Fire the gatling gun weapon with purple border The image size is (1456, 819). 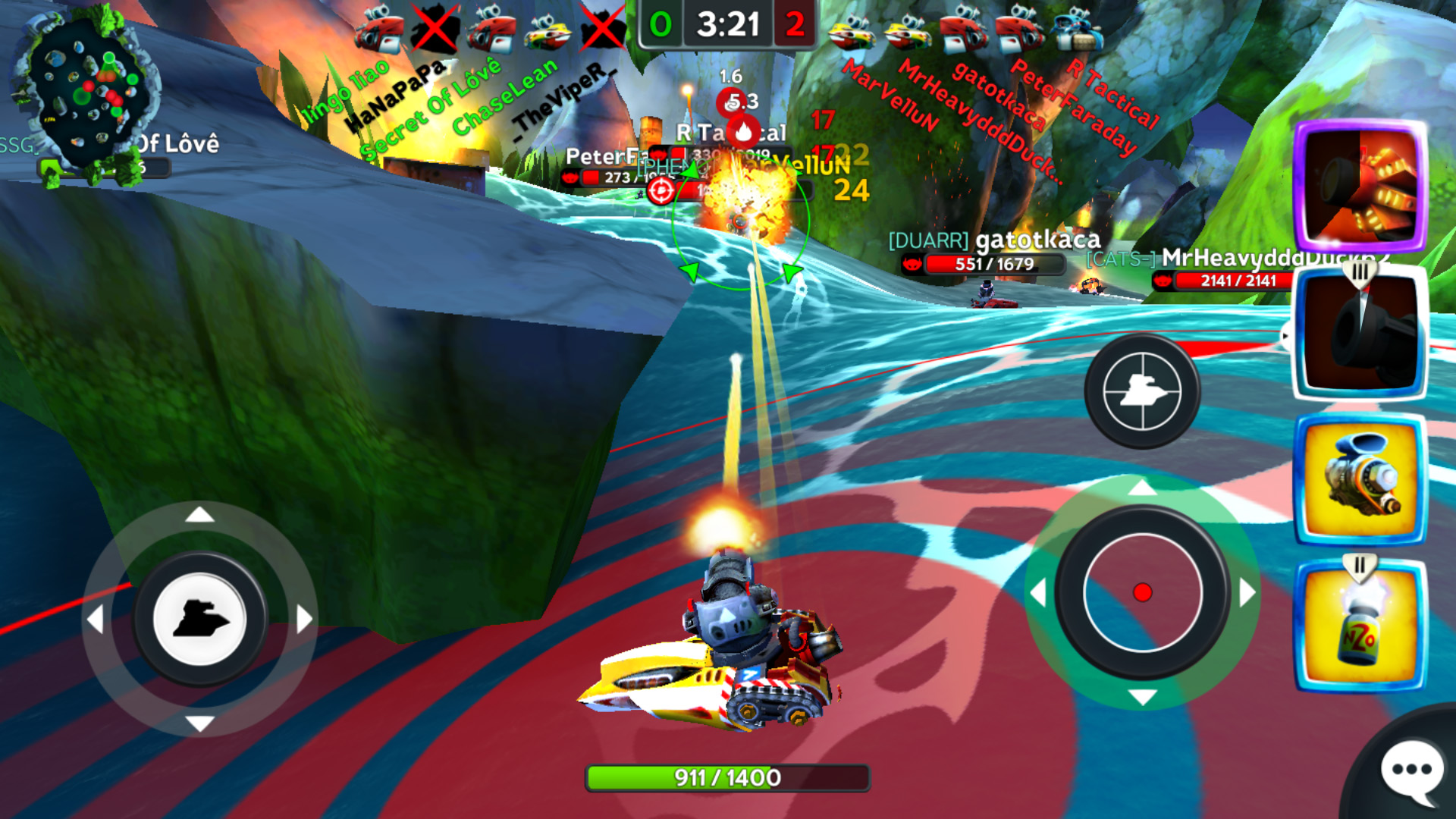[1360, 187]
